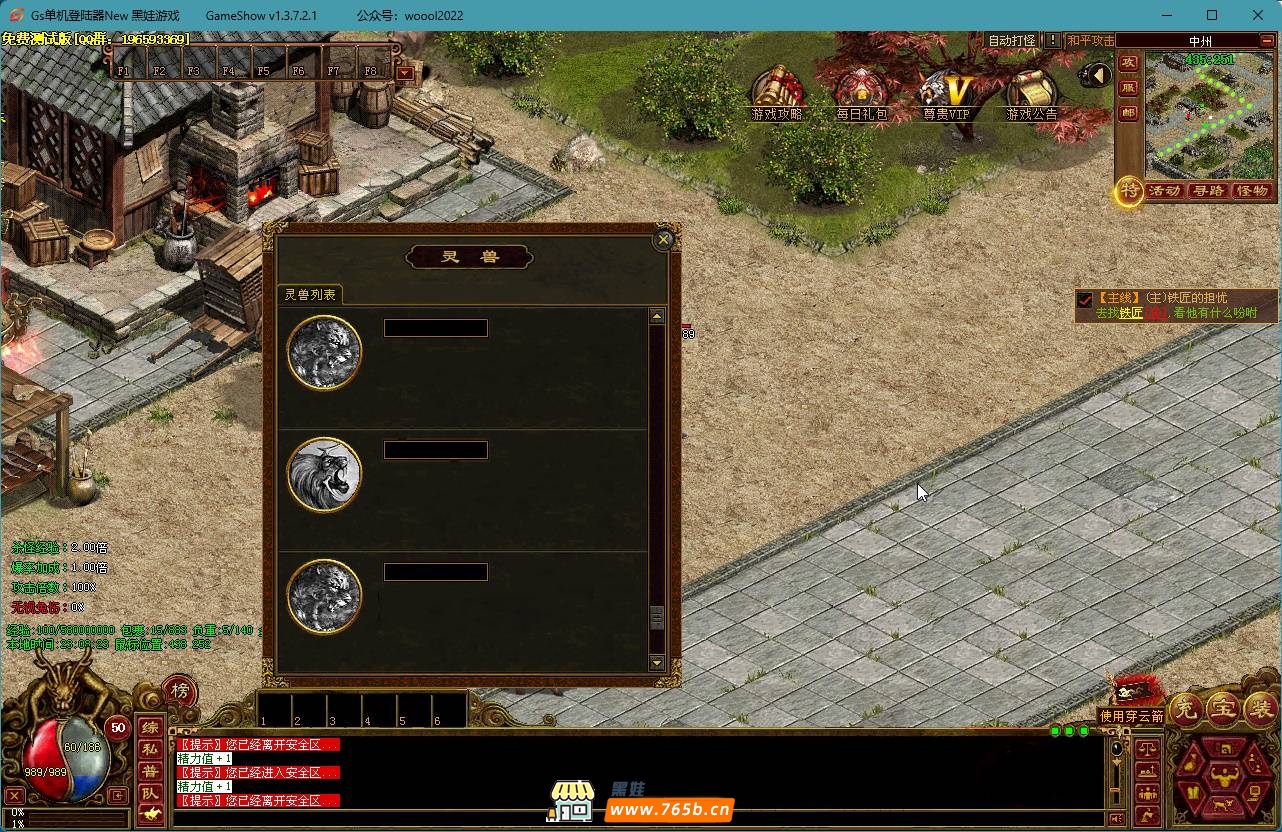Maximize the game window
This screenshot has height=832, width=1282.
(x=1212, y=15)
